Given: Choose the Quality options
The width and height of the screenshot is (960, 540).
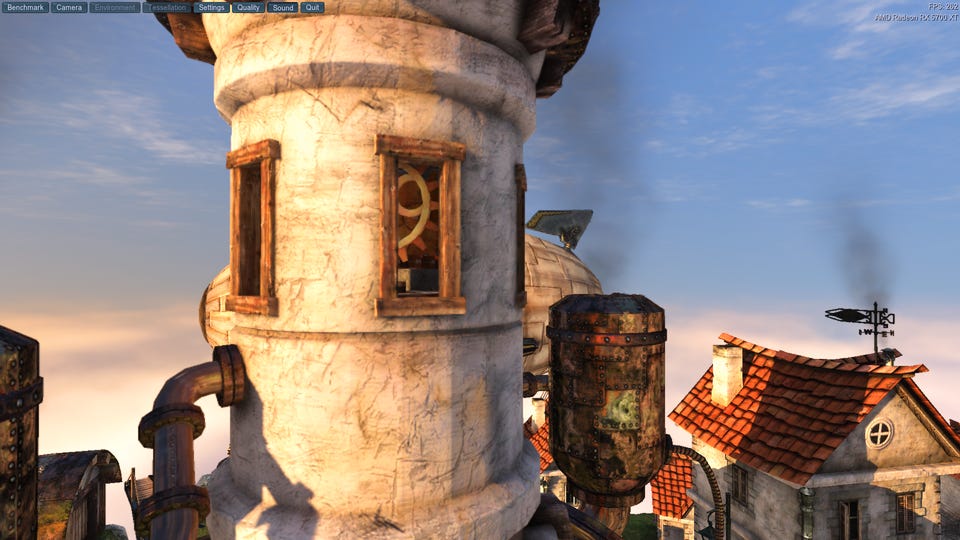Looking at the screenshot, I should click(x=248, y=7).
